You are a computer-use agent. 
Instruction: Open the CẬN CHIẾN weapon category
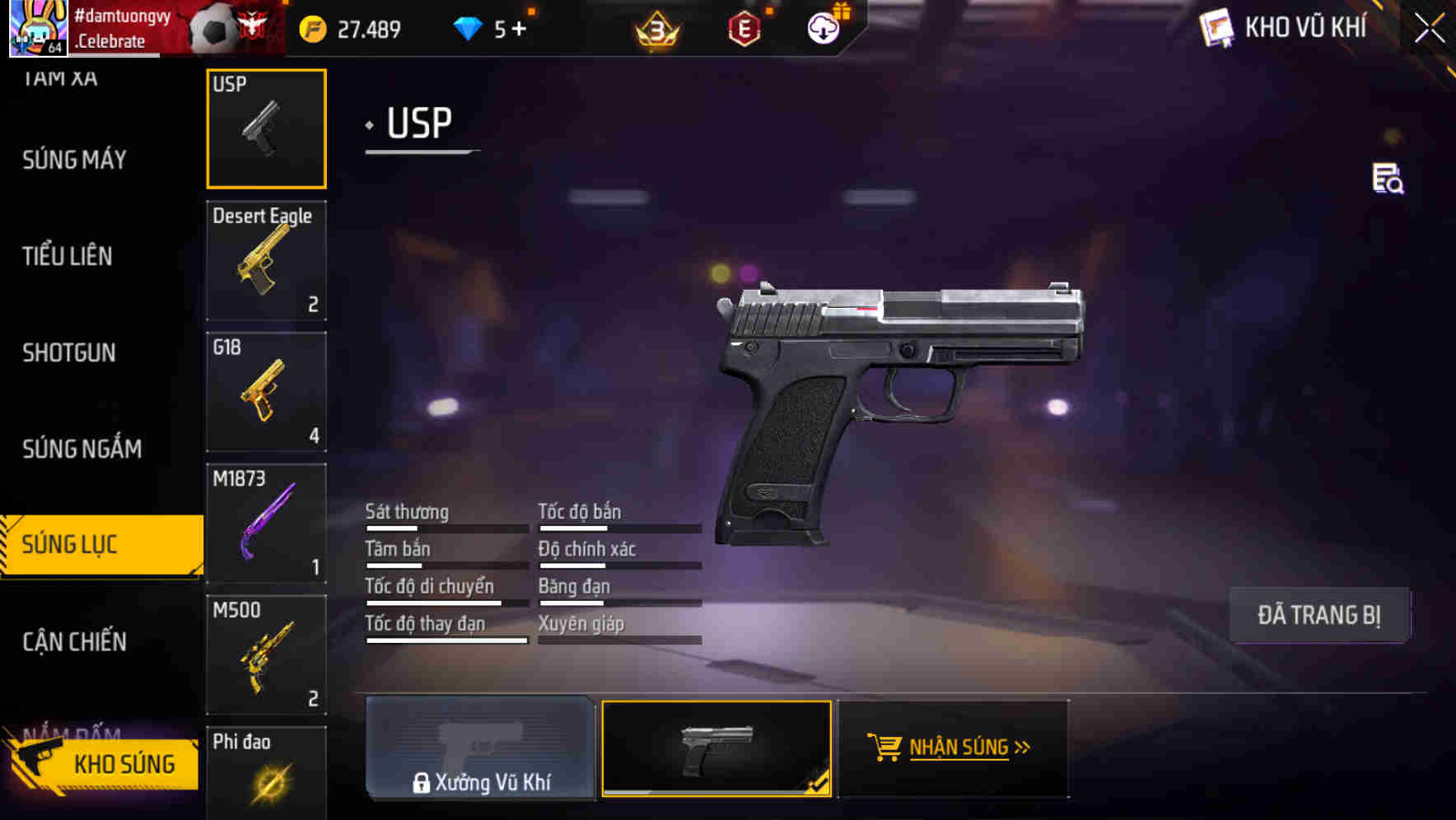(74, 641)
